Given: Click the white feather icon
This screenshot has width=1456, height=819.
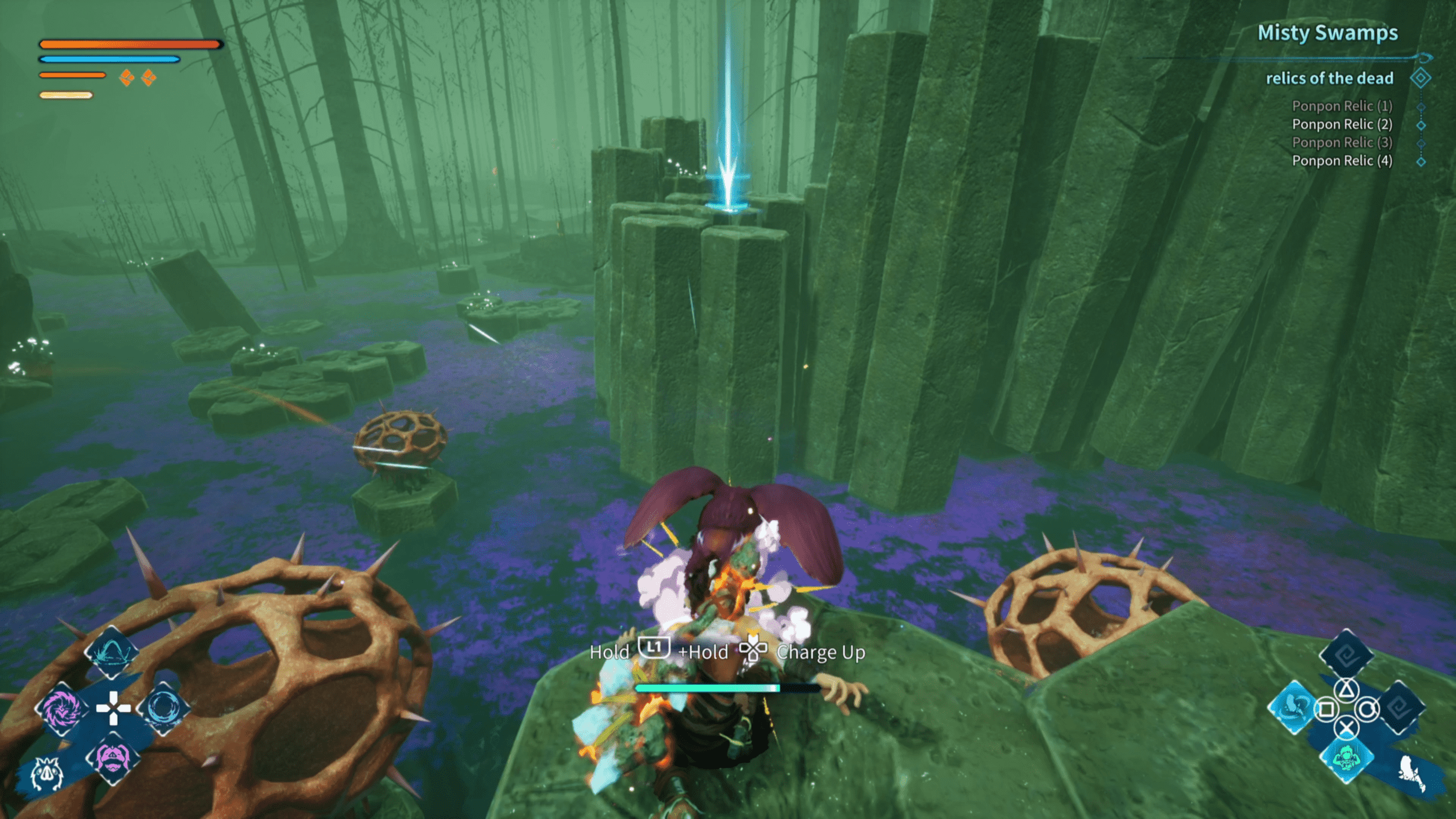Looking at the screenshot, I should point(1412,774).
